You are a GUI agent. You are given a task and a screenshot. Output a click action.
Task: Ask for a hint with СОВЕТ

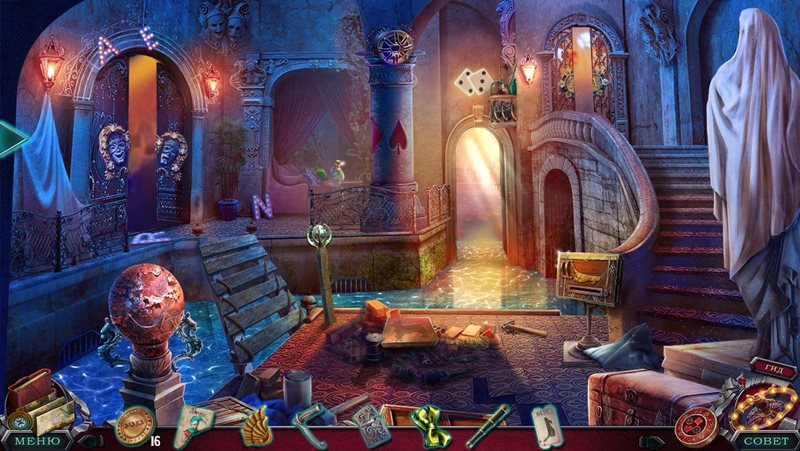tap(764, 440)
